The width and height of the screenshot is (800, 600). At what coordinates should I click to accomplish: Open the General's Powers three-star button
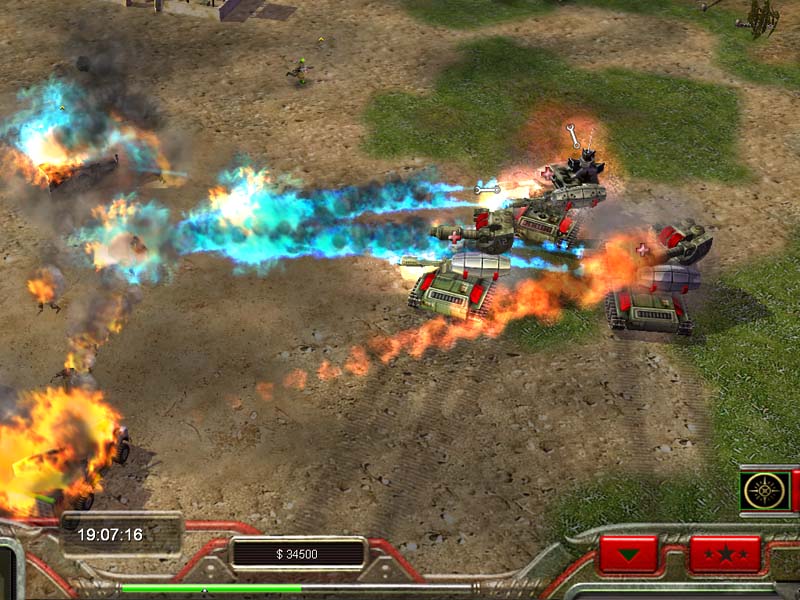[725, 553]
